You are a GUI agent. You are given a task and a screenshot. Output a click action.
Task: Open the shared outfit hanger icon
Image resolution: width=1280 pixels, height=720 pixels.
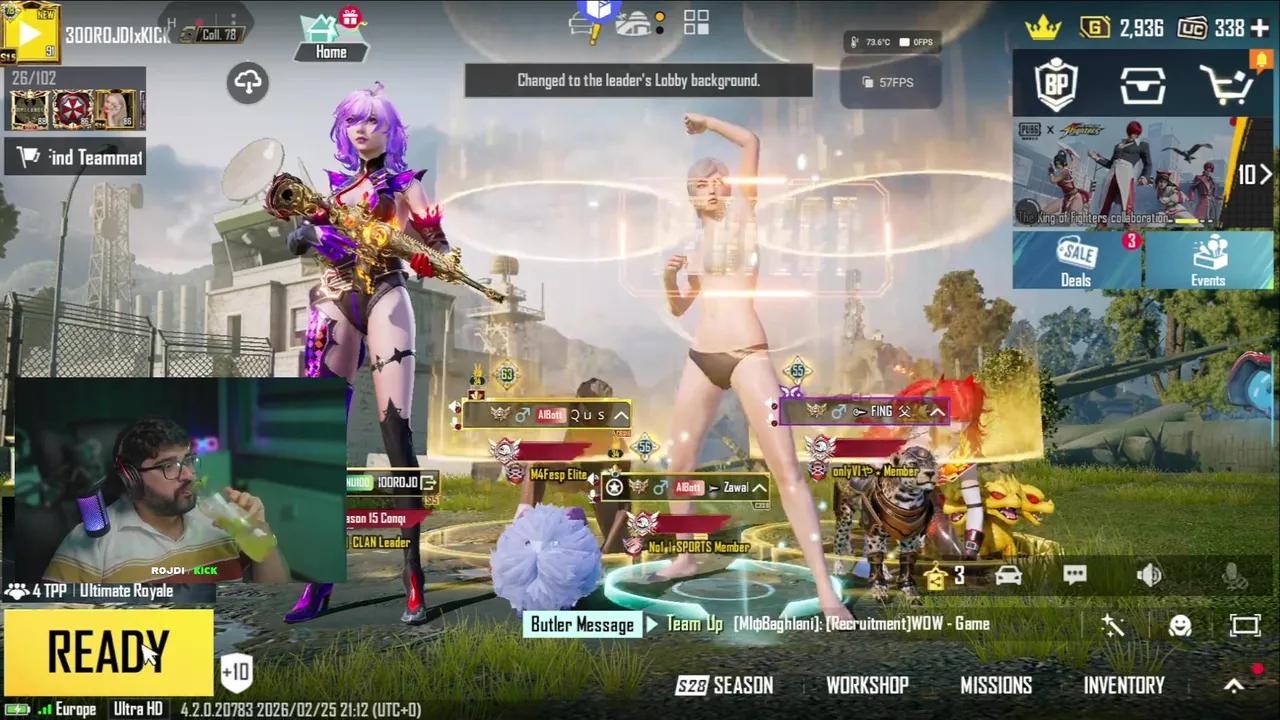click(x=934, y=574)
